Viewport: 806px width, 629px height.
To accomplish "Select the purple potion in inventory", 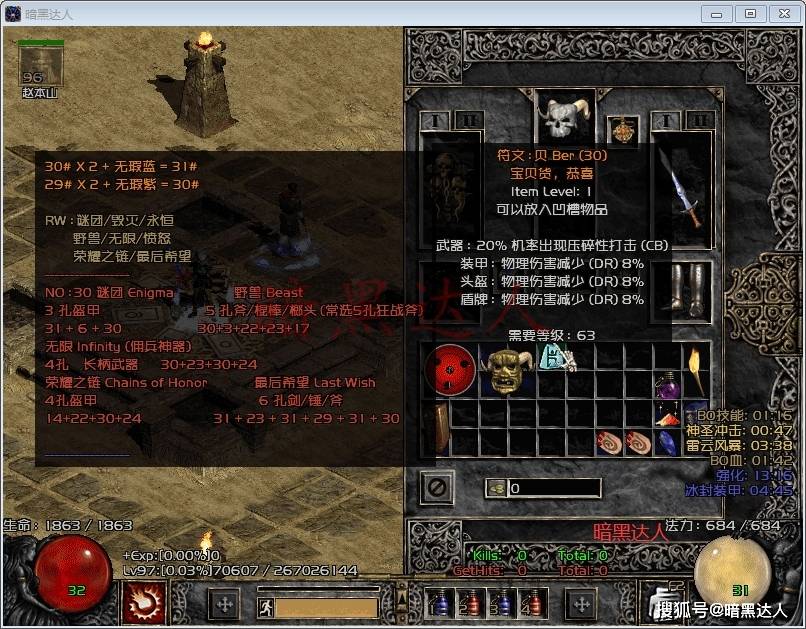I will tap(667, 386).
